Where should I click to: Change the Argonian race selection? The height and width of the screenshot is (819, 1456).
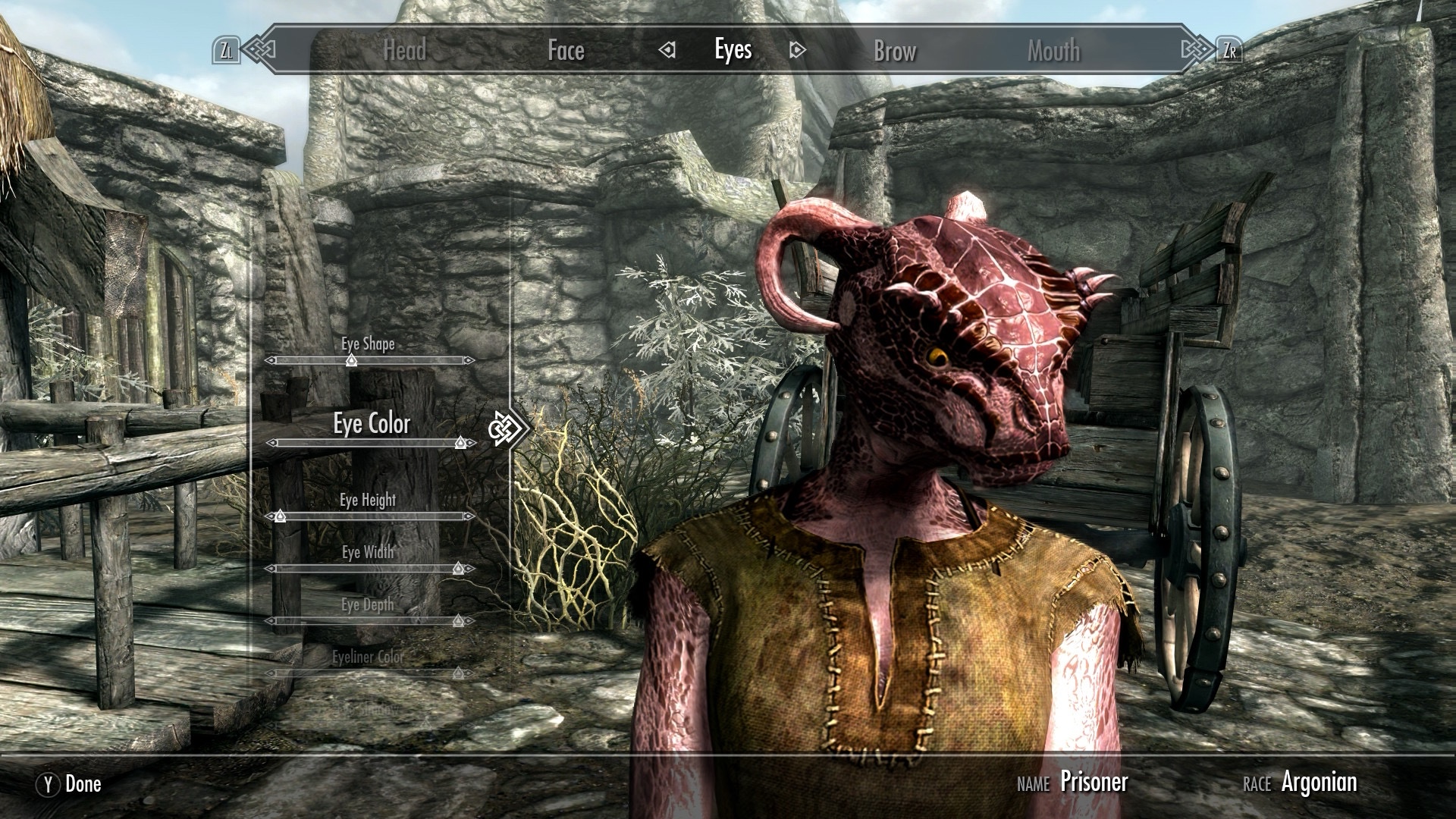[1319, 782]
